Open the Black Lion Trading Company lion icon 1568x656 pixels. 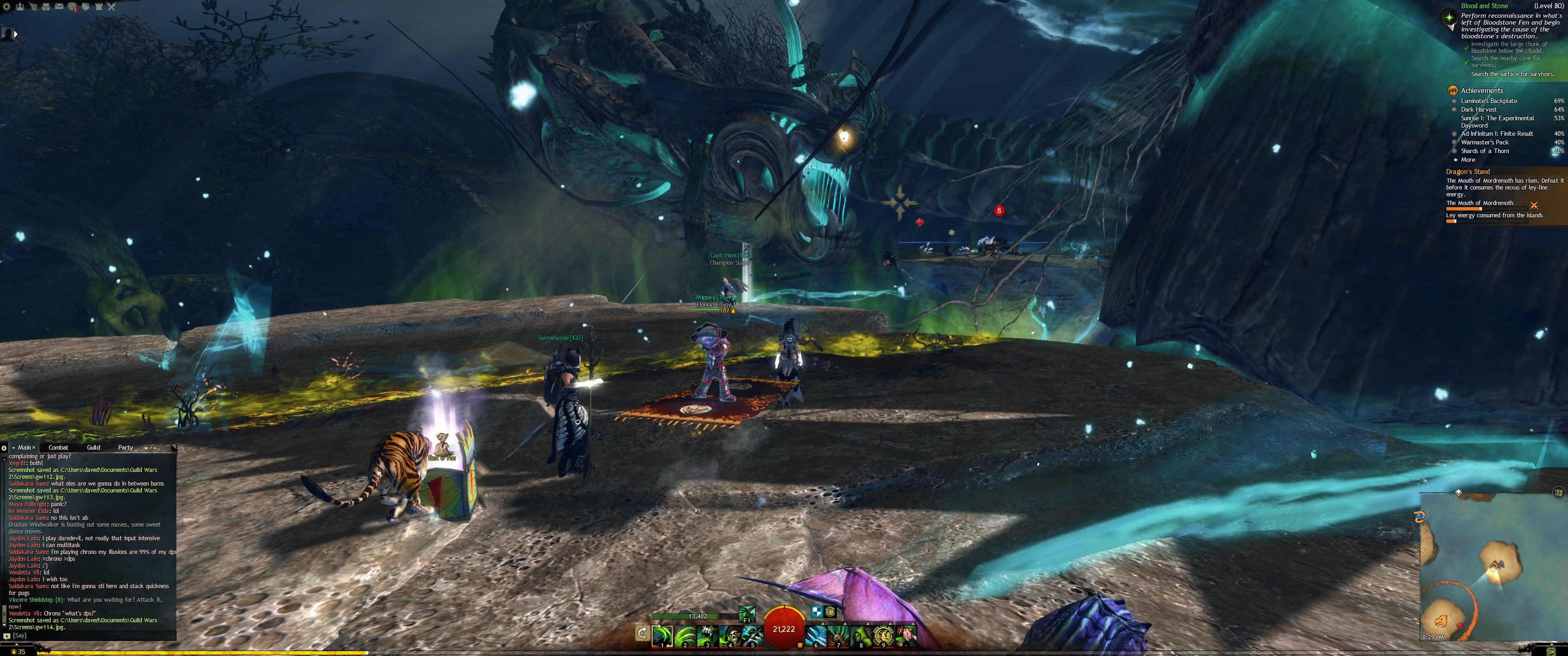coord(72,7)
